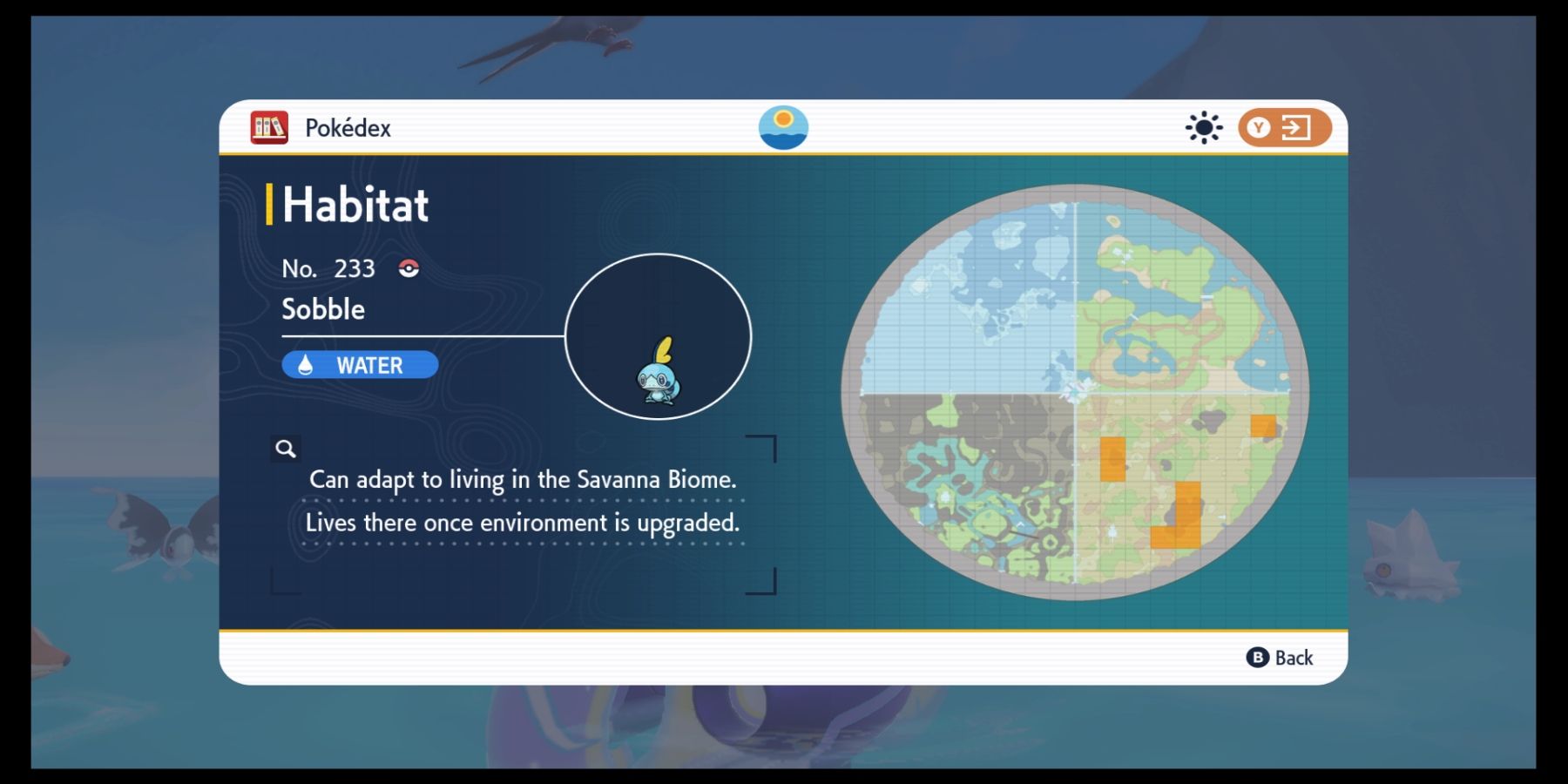
Task: Toggle the WATER type badge
Action: pyautogui.click(x=359, y=364)
